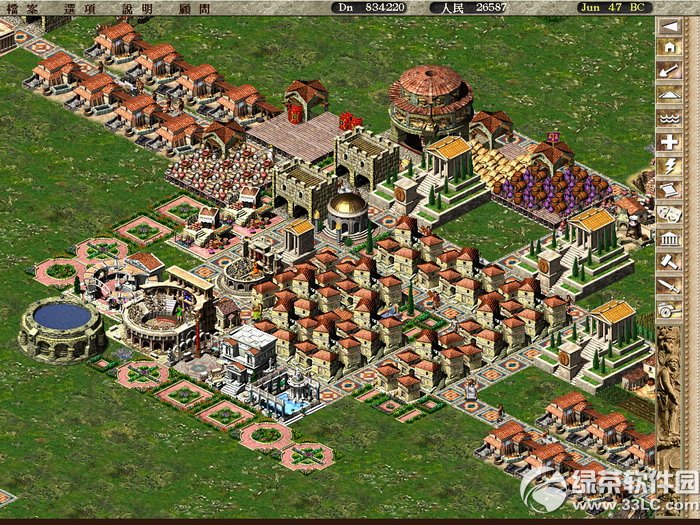Open the cart industry build menu

(669, 311)
